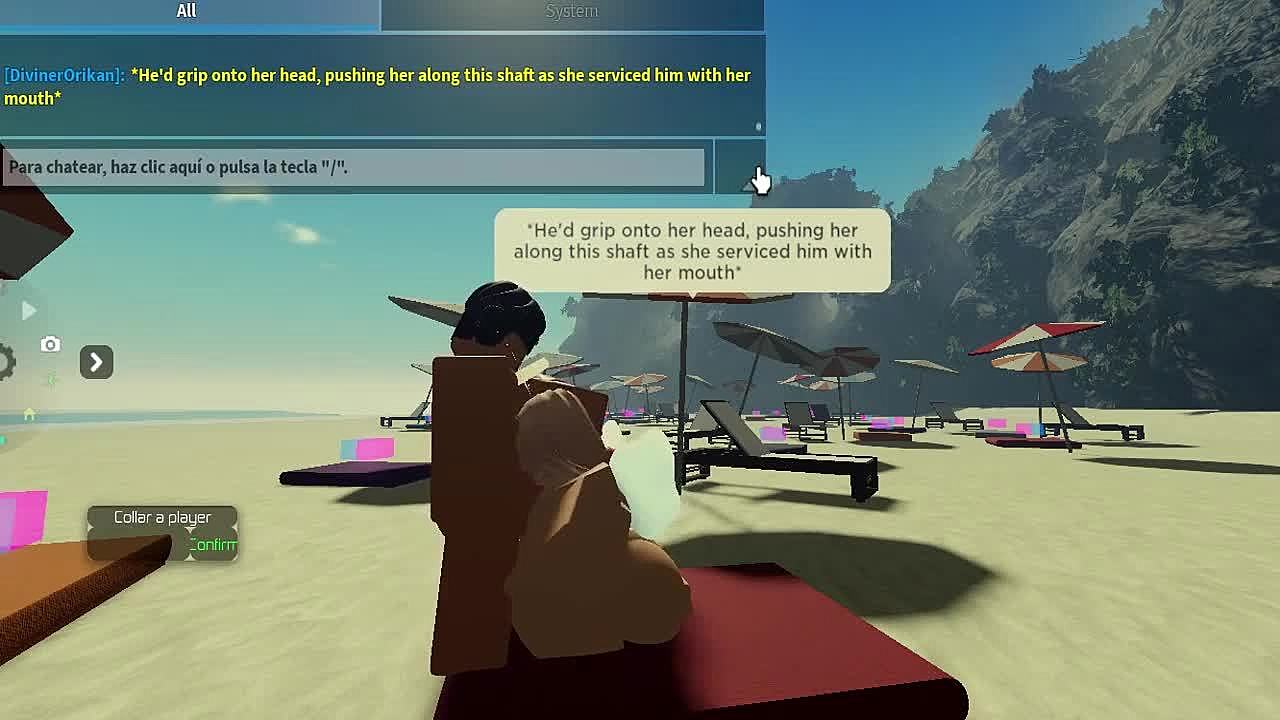1280x720 pixels.
Task: Open the camera screenshot icon
Action: tap(50, 345)
